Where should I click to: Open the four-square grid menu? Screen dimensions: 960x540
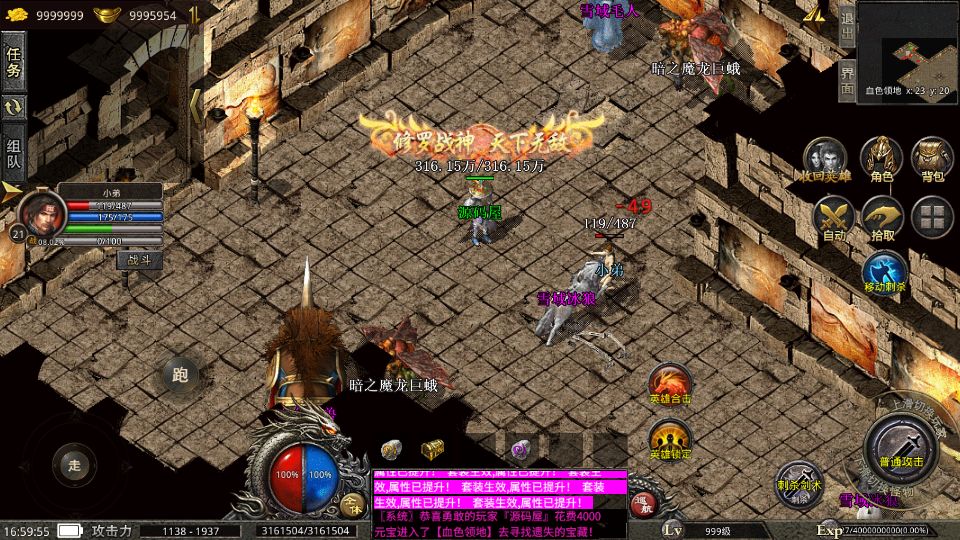point(932,217)
